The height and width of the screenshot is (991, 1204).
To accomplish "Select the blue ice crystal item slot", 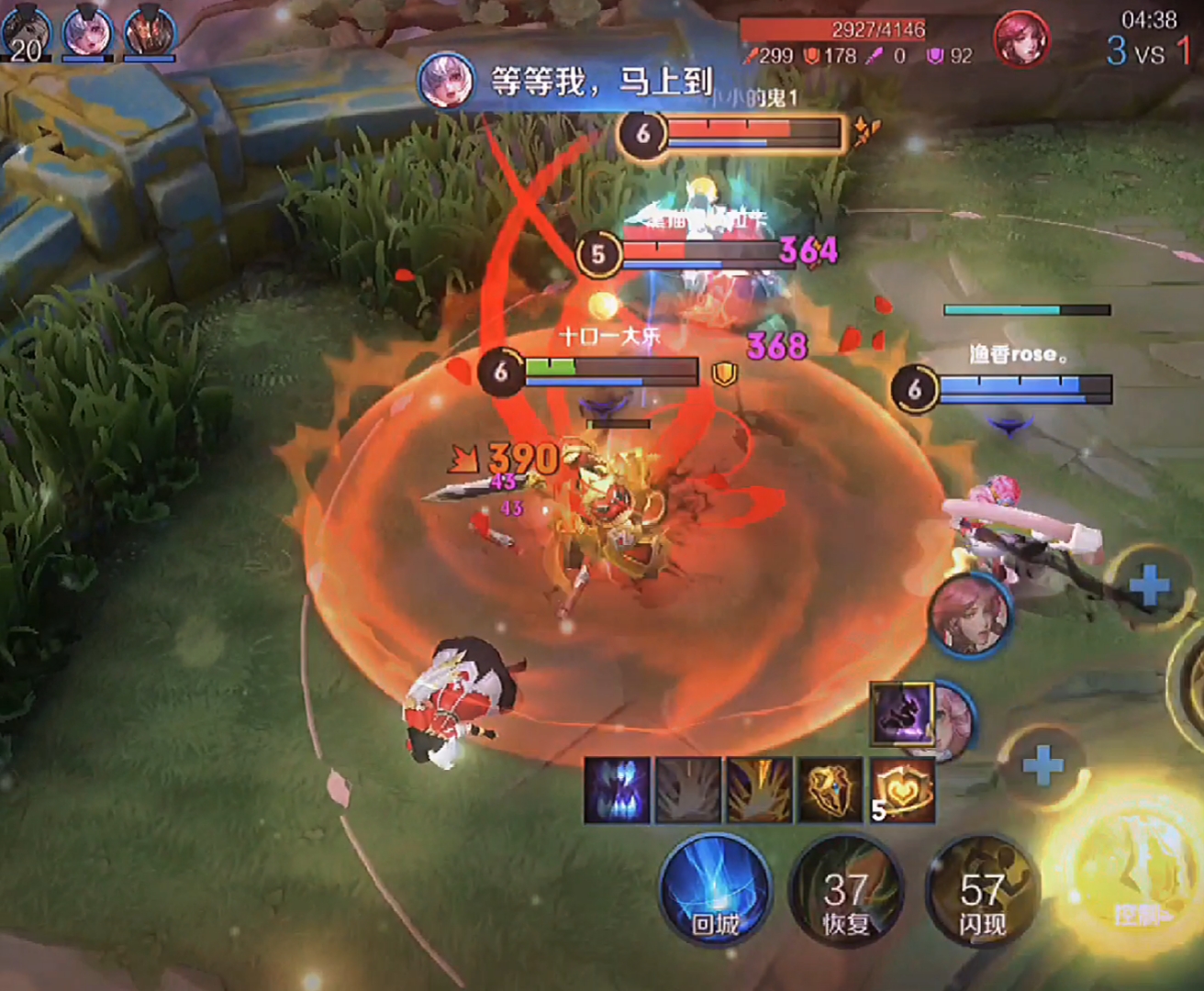I will pyautogui.click(x=617, y=789).
